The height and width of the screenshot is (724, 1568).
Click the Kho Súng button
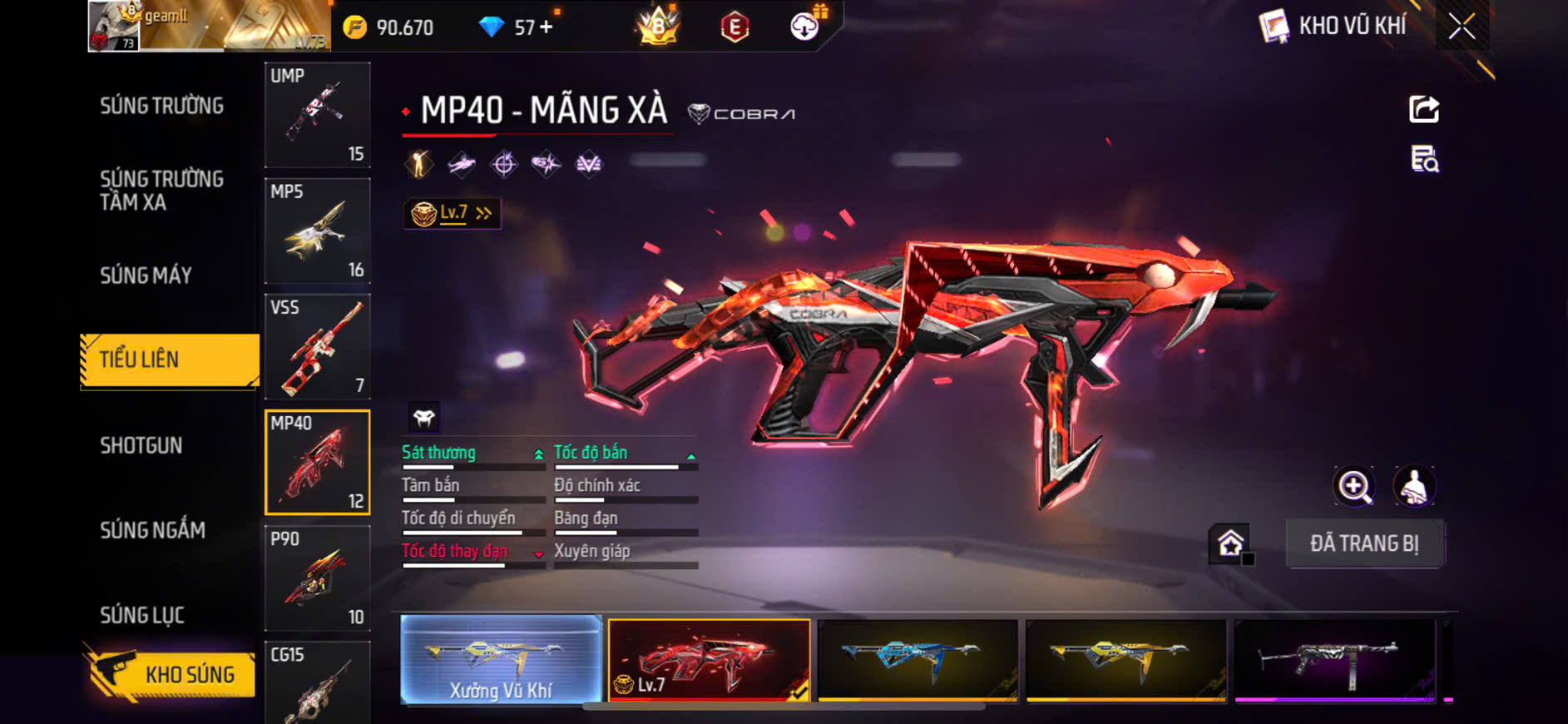point(170,673)
